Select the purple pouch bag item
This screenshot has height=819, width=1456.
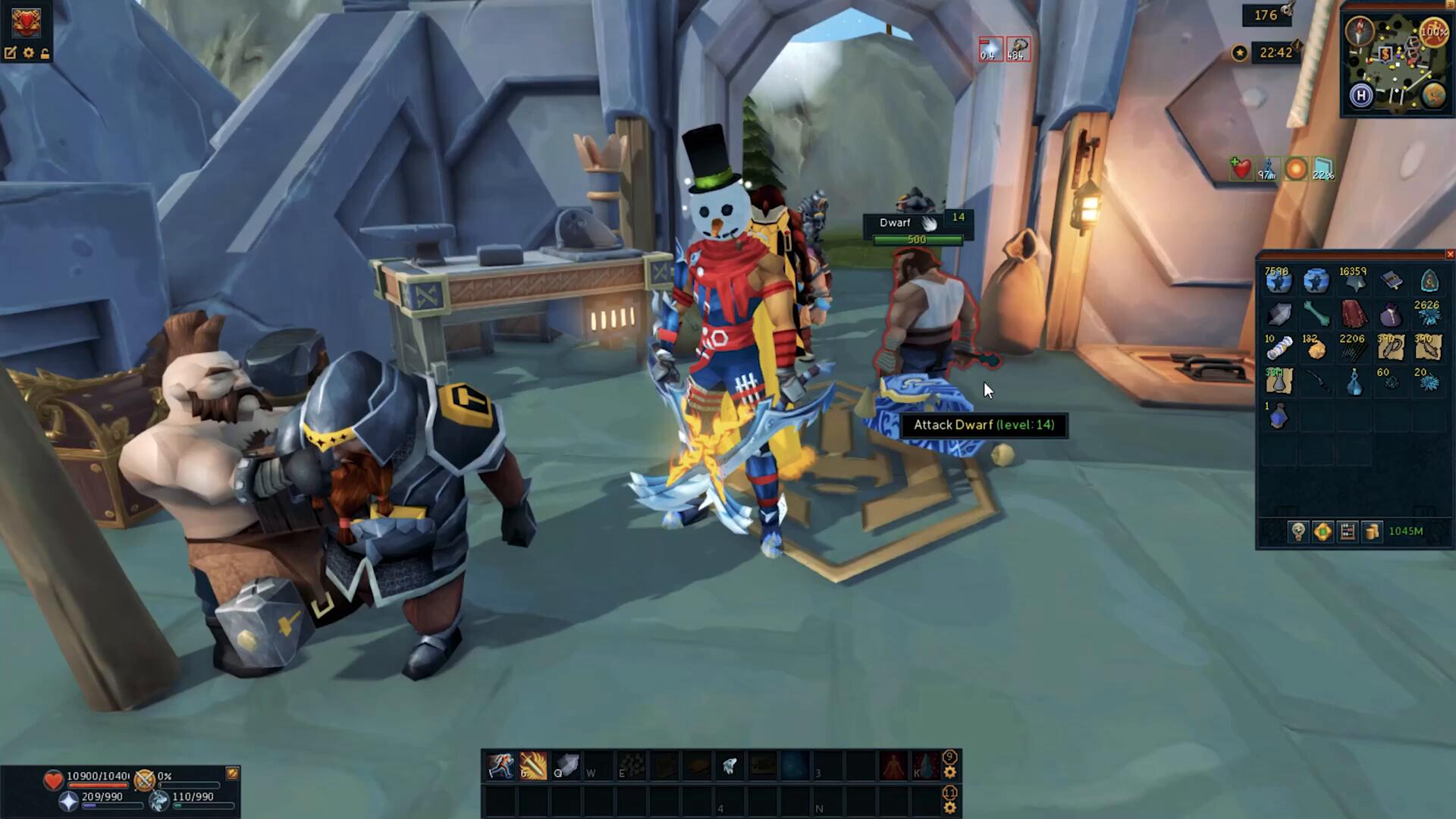pos(1391,314)
